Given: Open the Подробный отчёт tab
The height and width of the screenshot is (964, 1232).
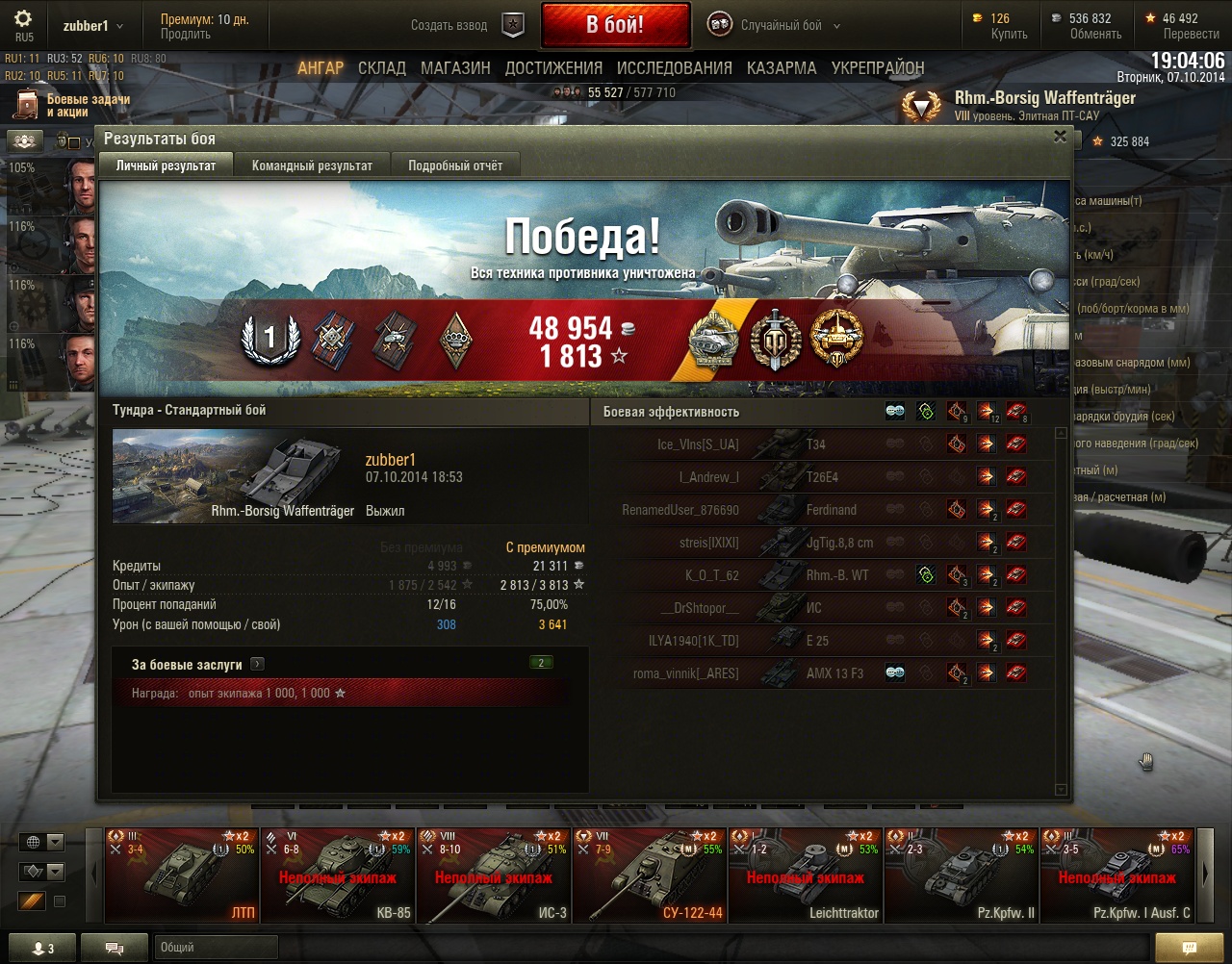Looking at the screenshot, I should click(455, 165).
